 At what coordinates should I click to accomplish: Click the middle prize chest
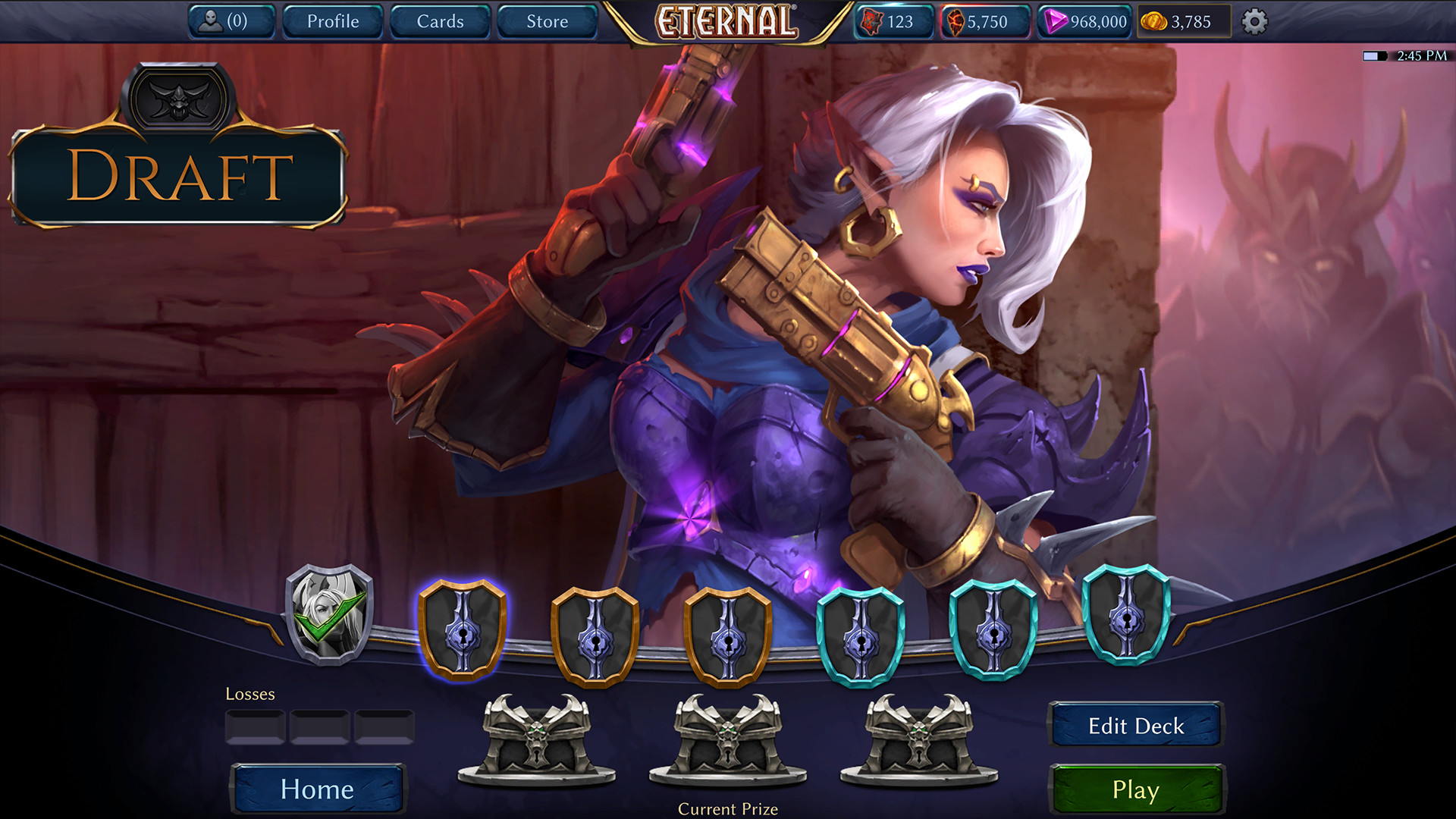(x=728, y=739)
